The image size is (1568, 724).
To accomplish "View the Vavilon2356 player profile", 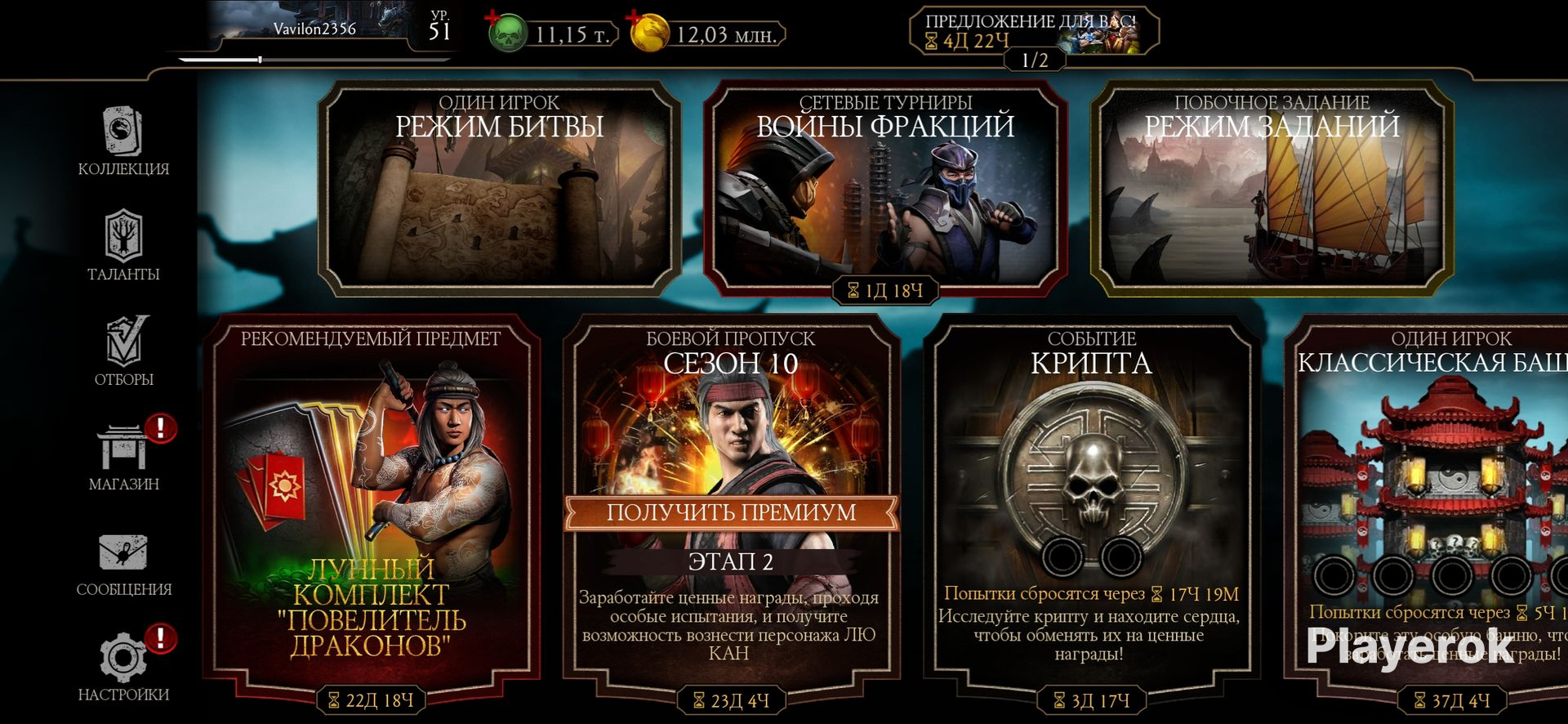I will (x=314, y=29).
